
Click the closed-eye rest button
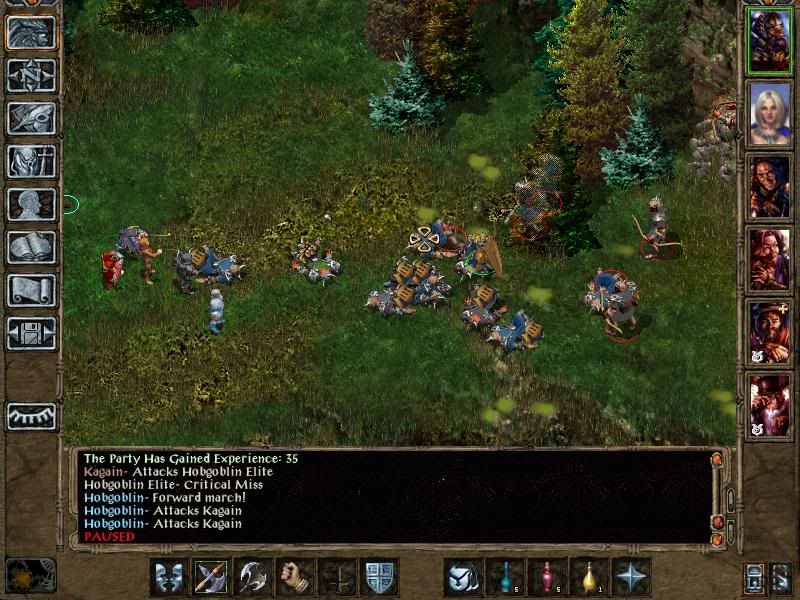(x=31, y=416)
